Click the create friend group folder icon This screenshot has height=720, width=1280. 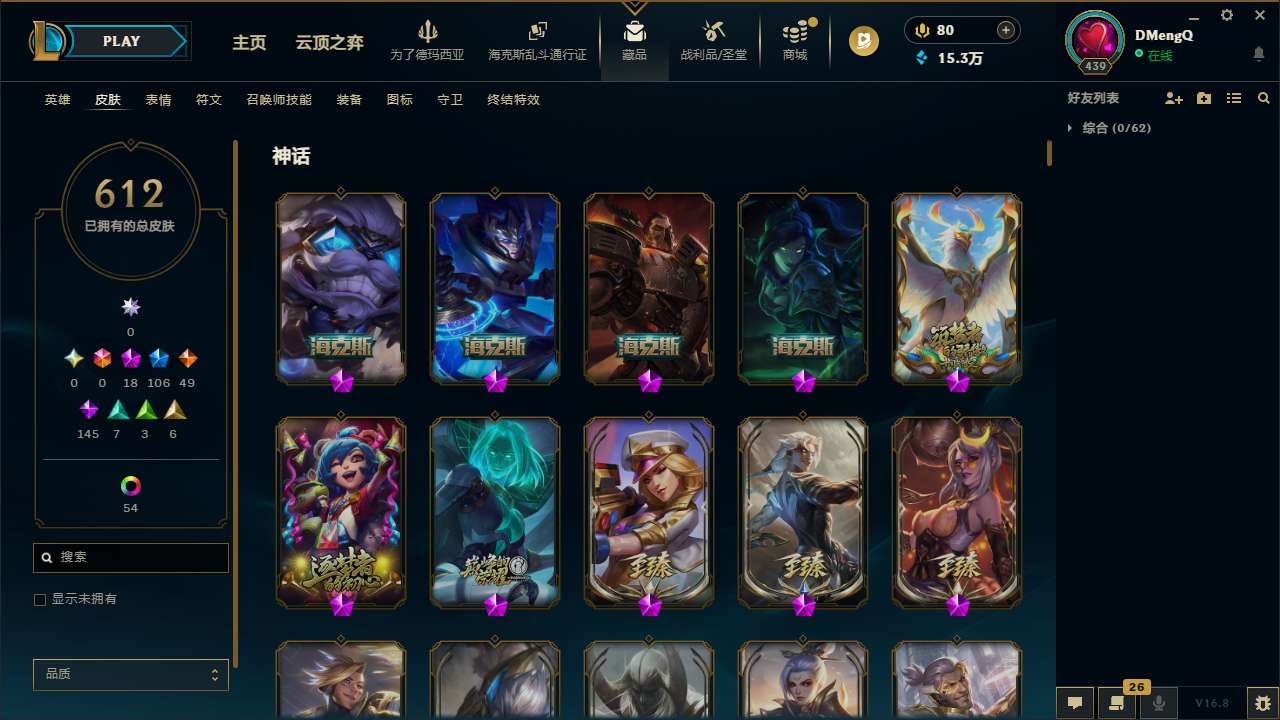1203,98
